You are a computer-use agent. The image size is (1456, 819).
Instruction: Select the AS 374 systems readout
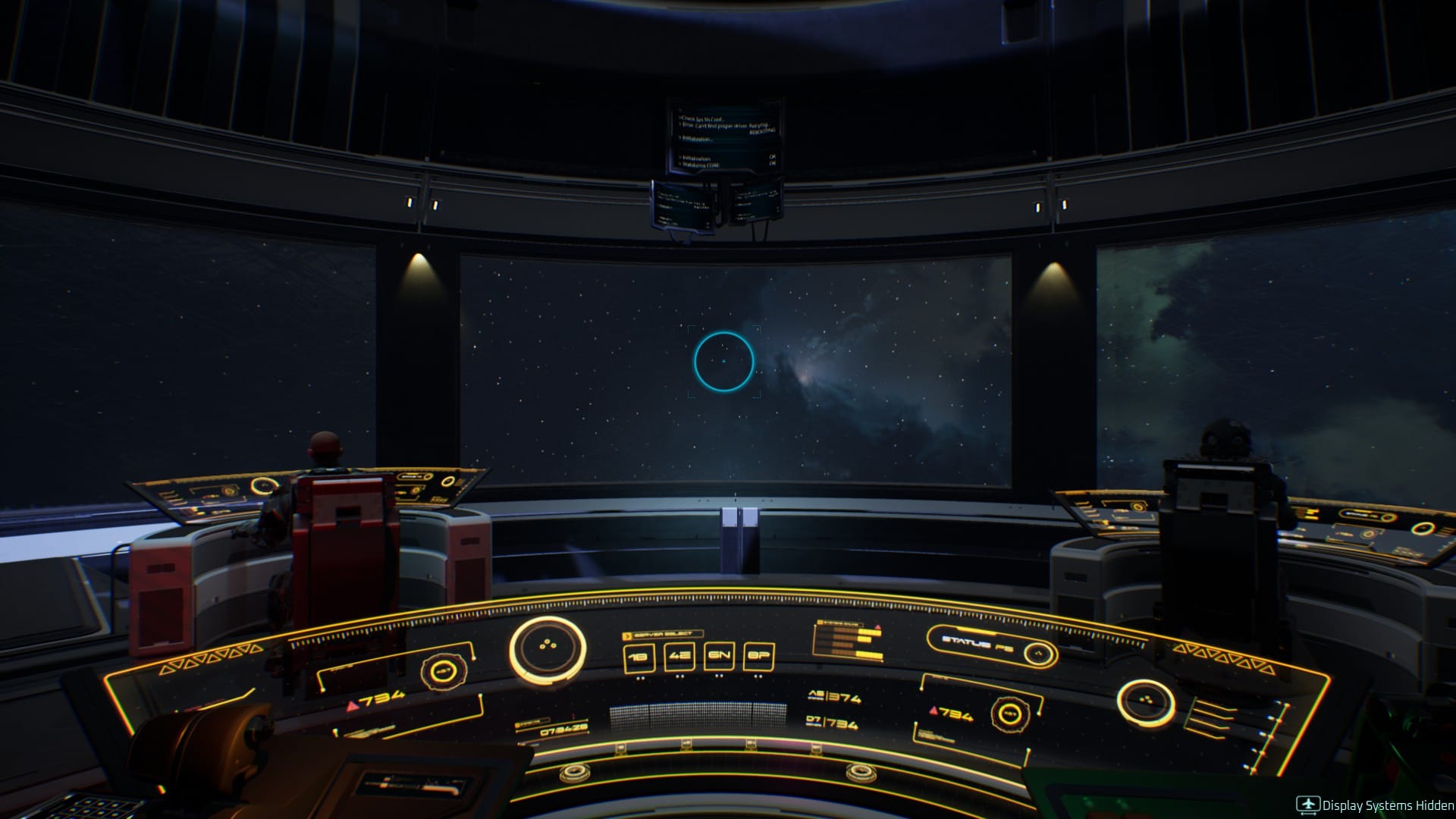(835, 698)
